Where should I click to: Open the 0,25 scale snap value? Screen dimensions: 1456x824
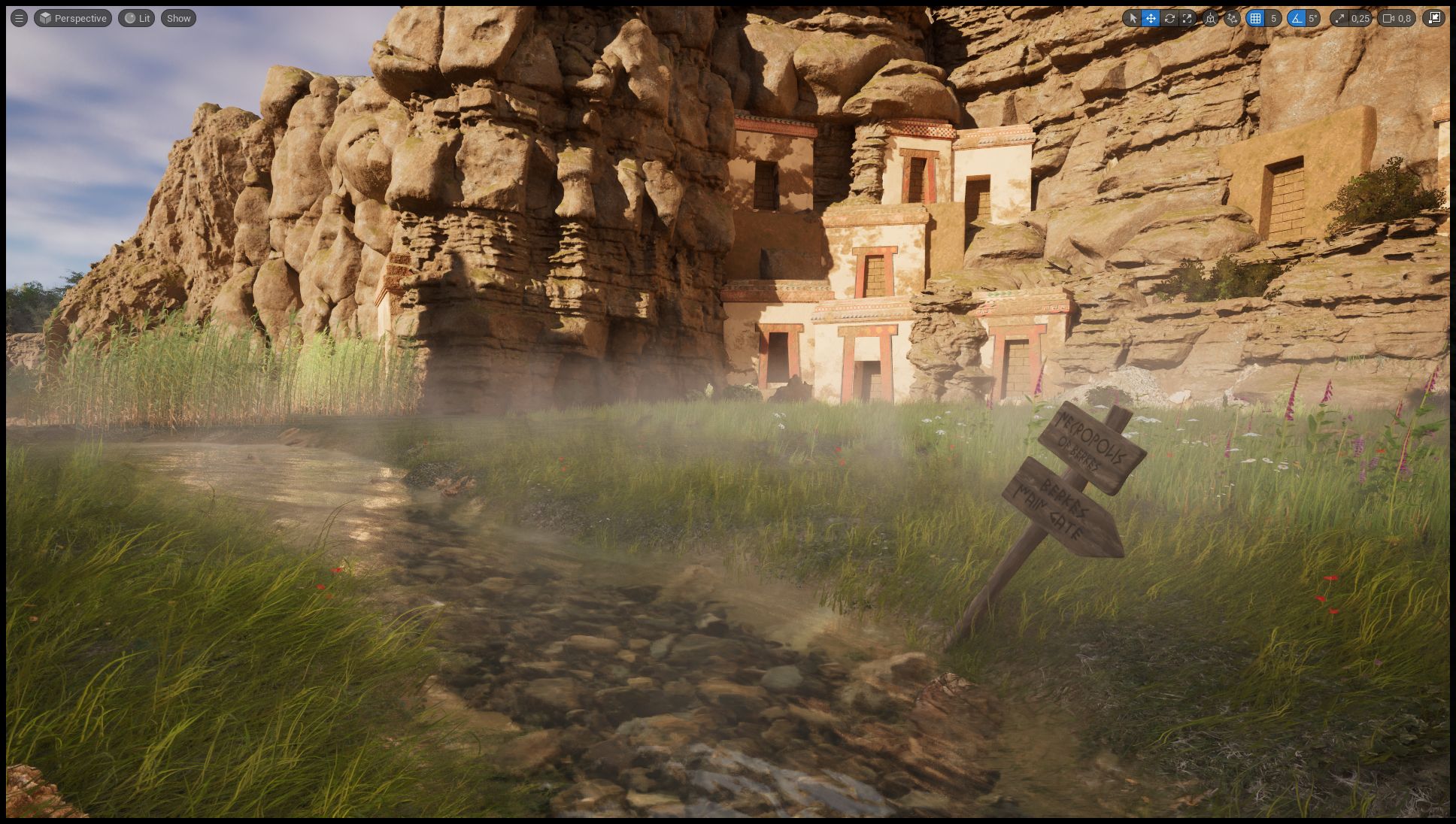coord(1360,18)
